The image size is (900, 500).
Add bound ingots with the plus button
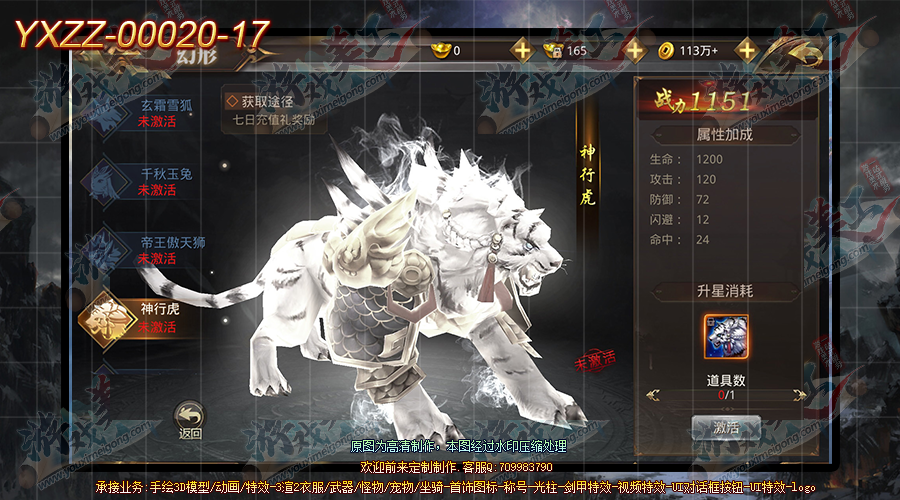coord(635,50)
